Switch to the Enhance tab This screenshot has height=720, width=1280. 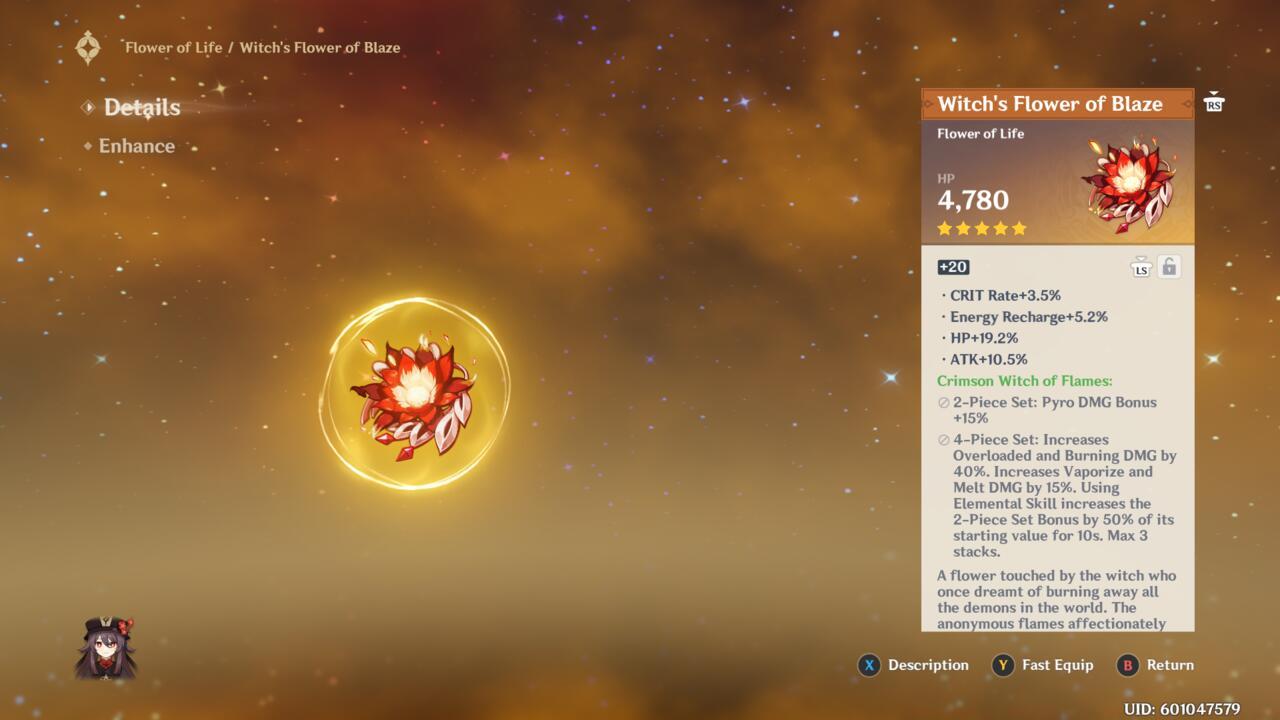click(135, 146)
